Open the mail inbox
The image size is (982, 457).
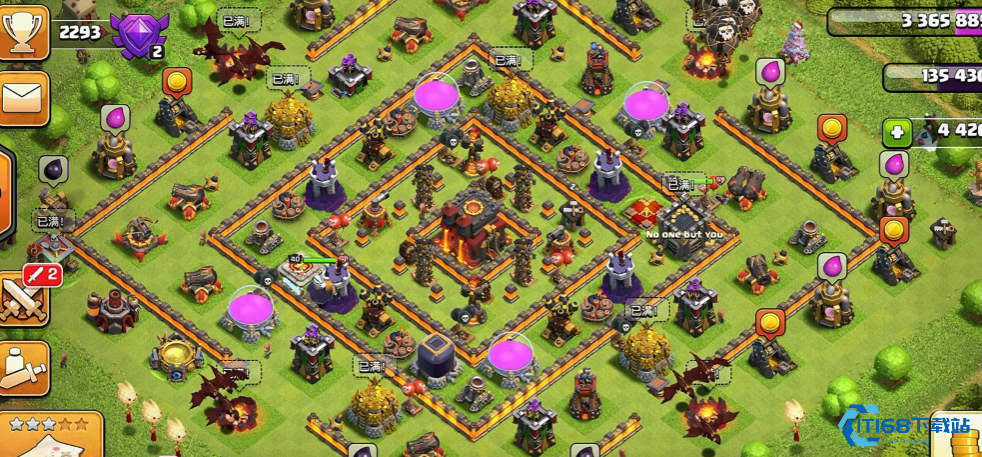[x=22, y=98]
